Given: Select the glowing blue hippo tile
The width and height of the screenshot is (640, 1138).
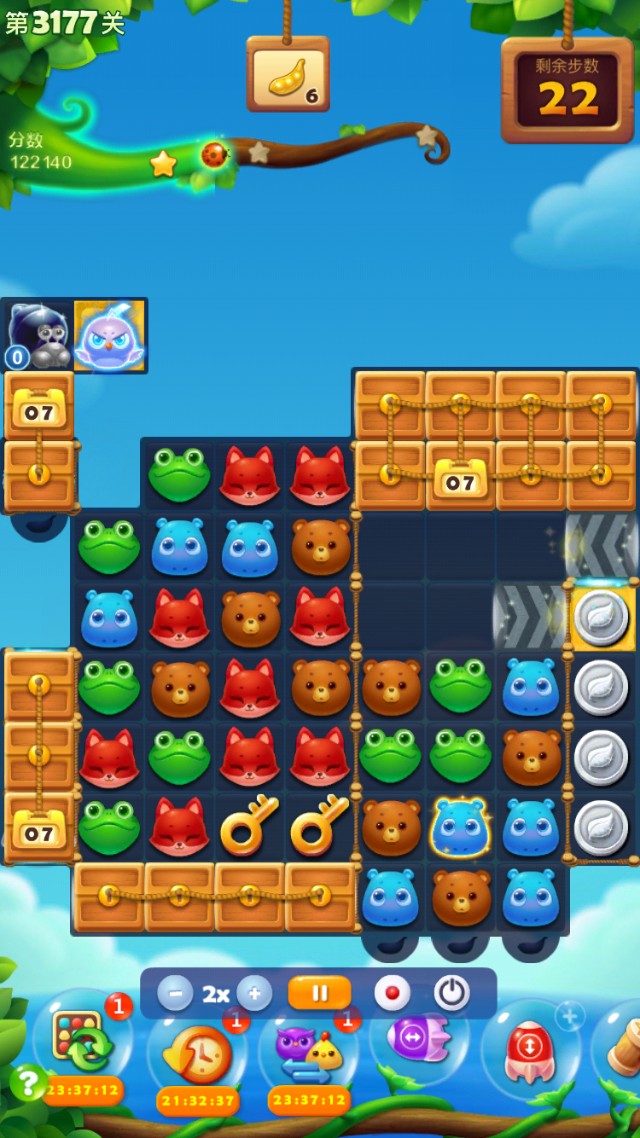Looking at the screenshot, I should (460, 827).
